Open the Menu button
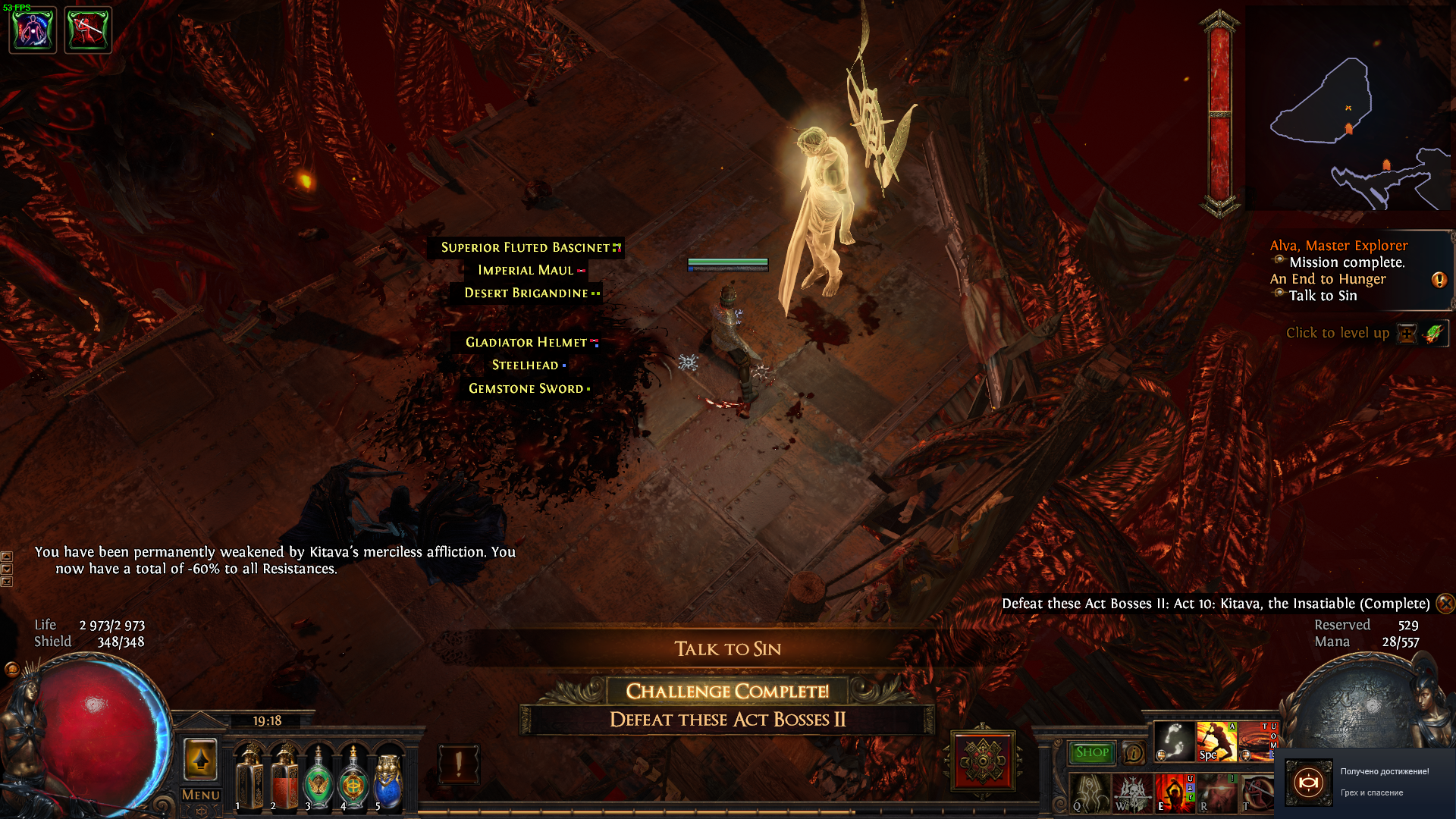 (x=201, y=795)
